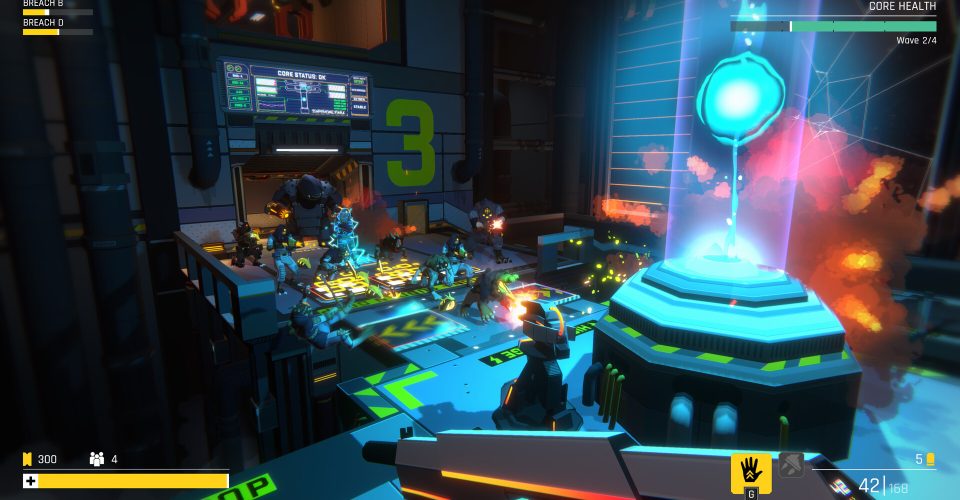Click the weapon icon beside the ammo count

click(x=838, y=487)
